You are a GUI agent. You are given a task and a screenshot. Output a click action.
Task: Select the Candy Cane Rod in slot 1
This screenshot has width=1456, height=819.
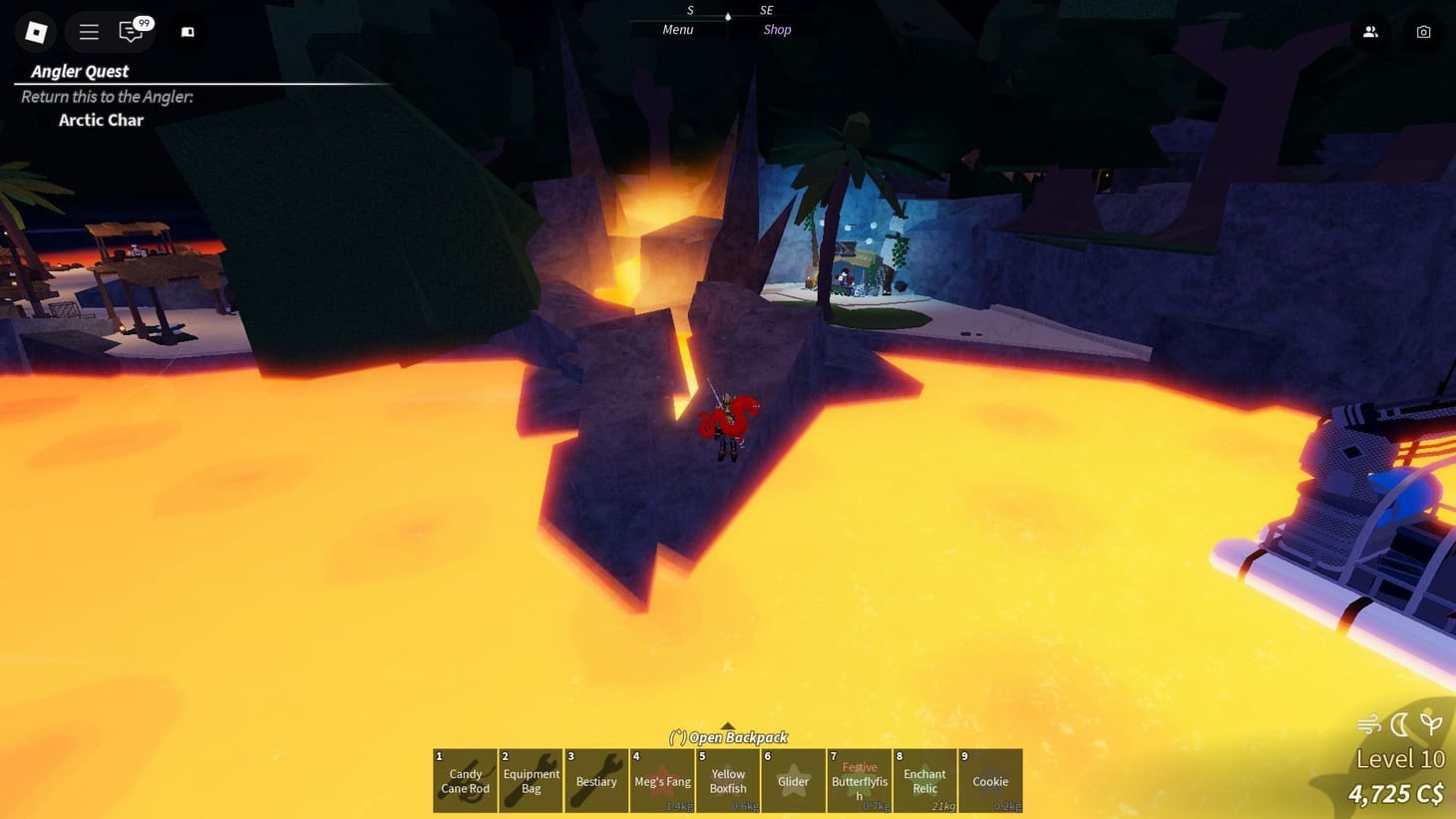click(465, 781)
